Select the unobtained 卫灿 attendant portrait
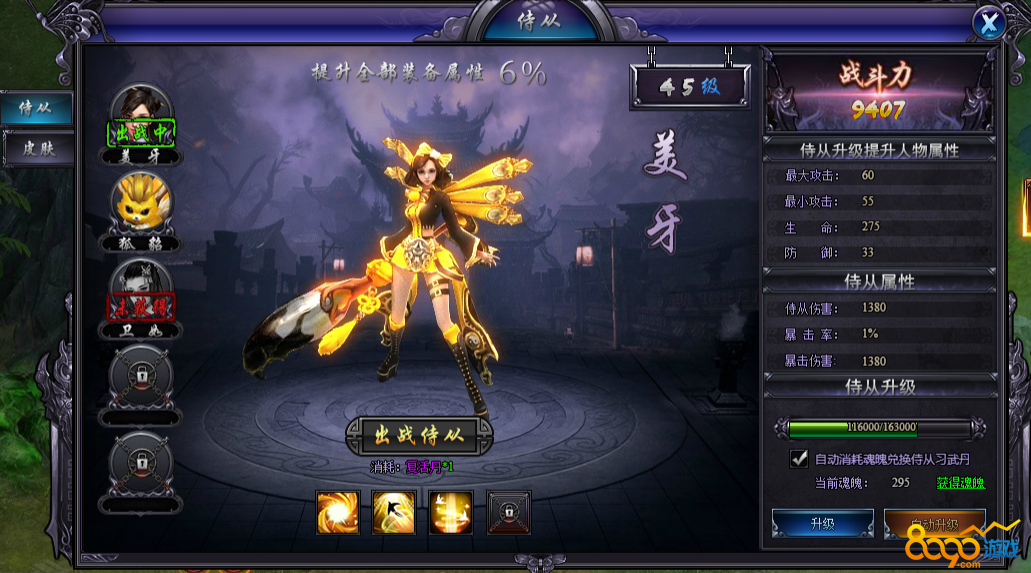 (x=140, y=288)
